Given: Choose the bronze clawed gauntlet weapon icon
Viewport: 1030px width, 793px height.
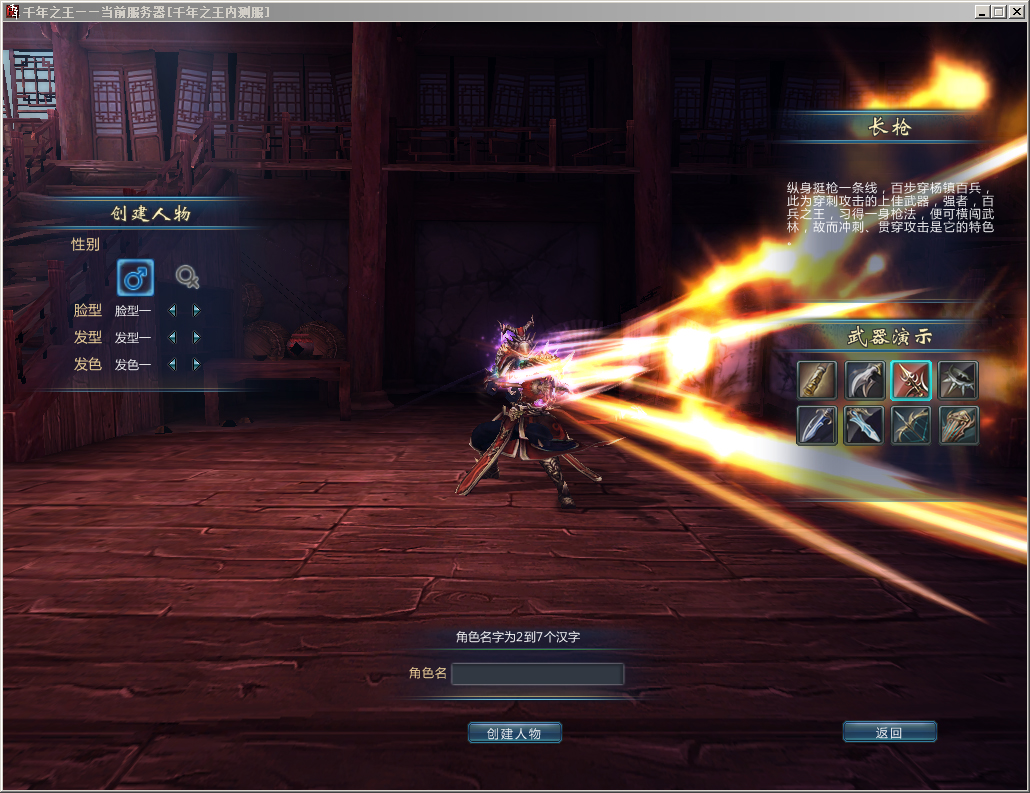Looking at the screenshot, I should (958, 425).
